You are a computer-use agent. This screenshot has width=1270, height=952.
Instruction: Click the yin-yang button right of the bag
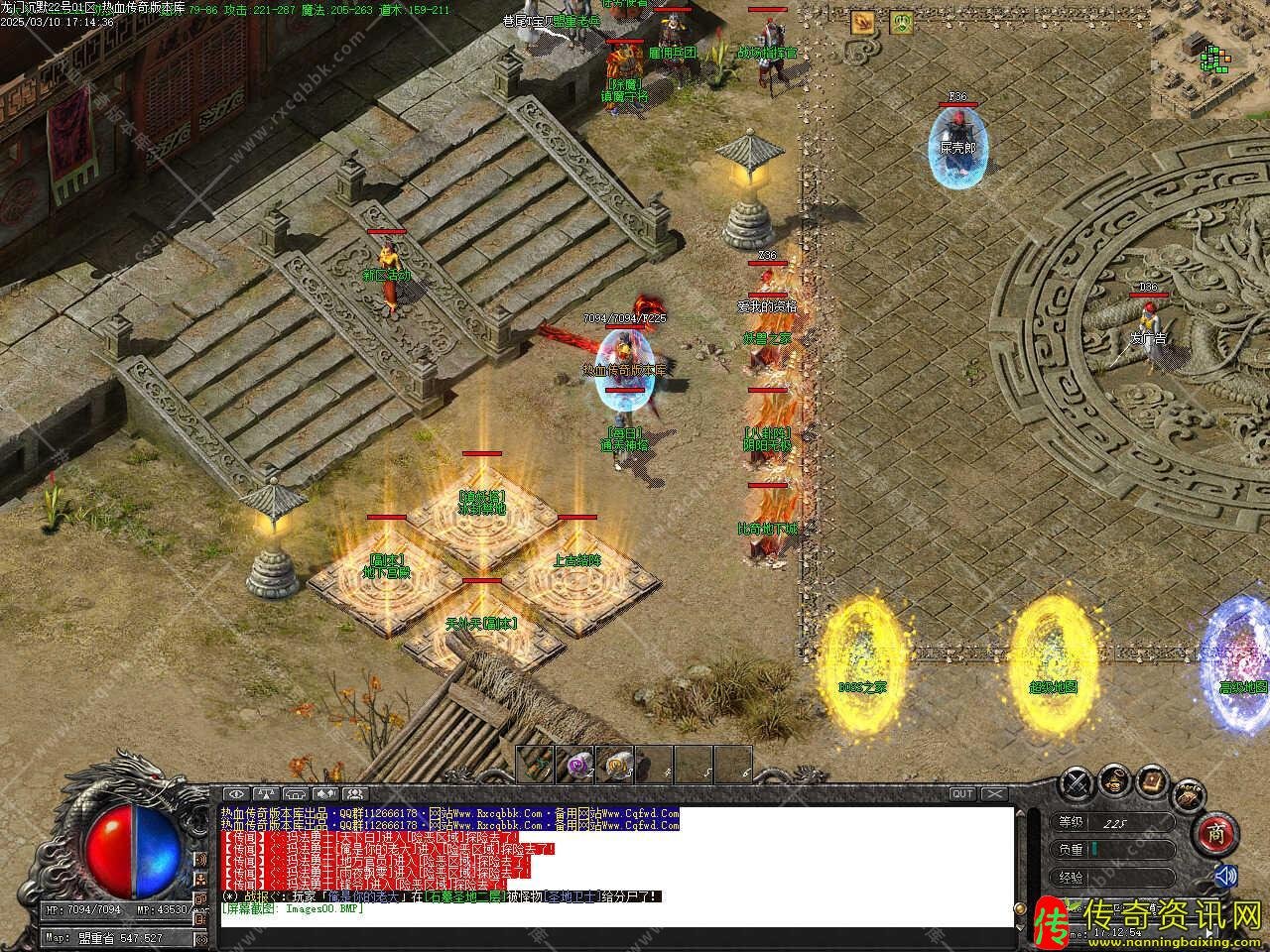click(1189, 793)
